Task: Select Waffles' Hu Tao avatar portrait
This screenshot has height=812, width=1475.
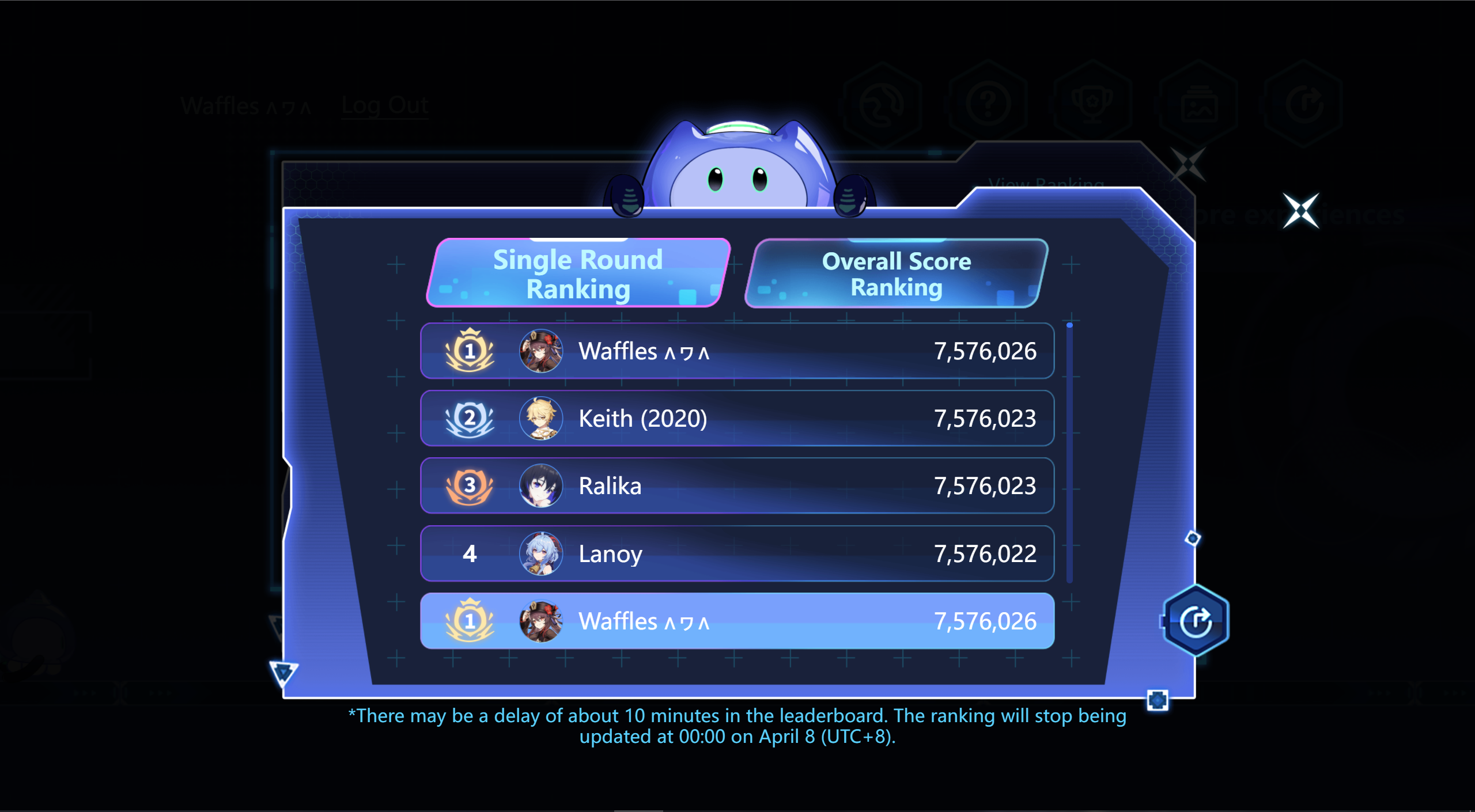Action: coord(540,351)
